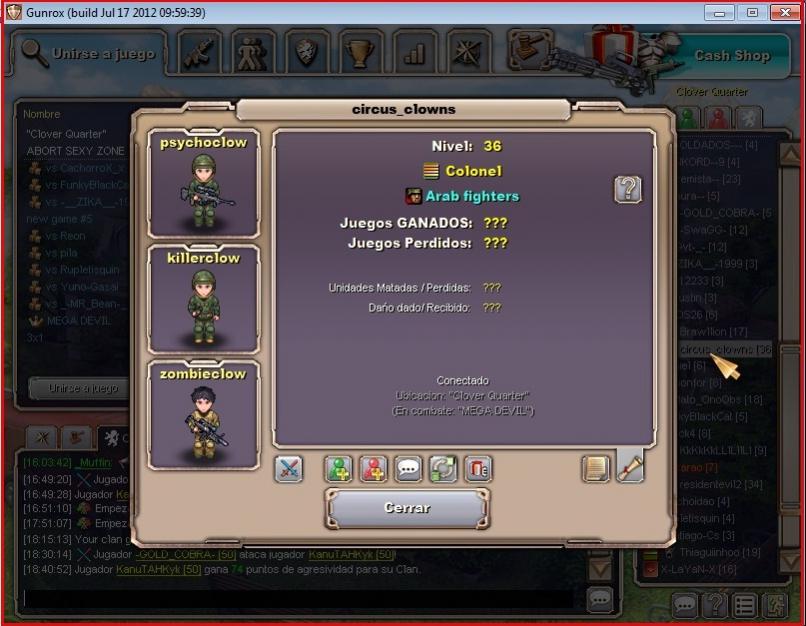Select the killerclow soldier portrait
Viewport: 806px width, 626px height.
204,298
